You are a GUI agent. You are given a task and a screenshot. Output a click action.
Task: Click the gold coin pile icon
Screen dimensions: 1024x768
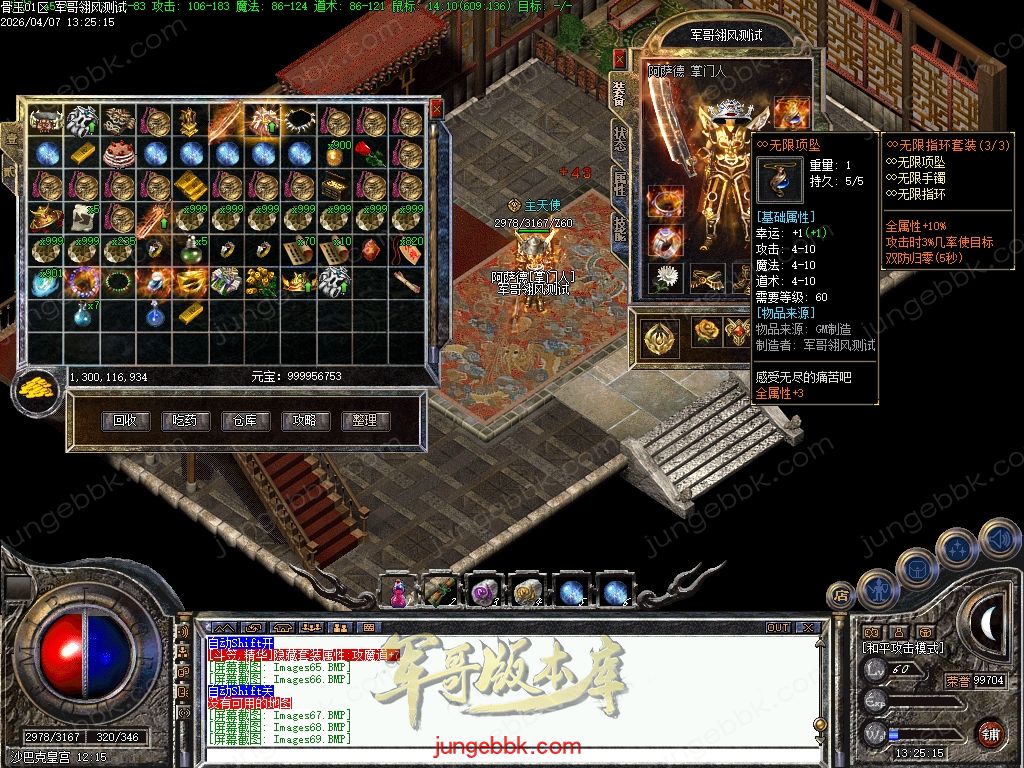point(37,390)
